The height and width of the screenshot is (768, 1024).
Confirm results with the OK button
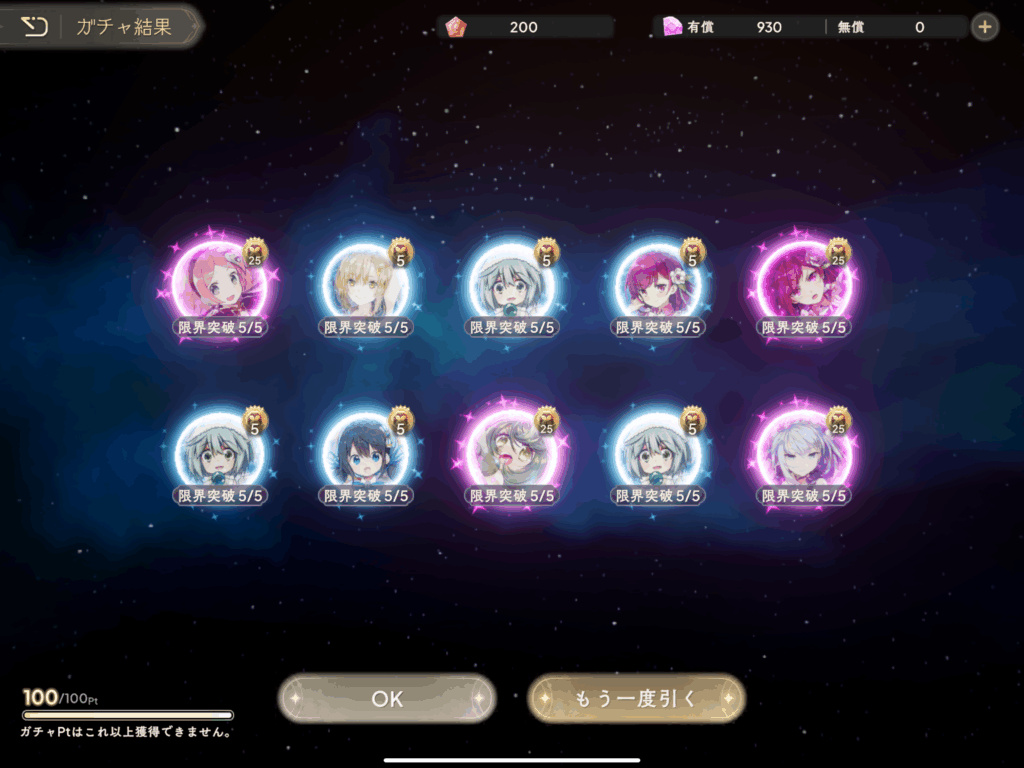pos(387,698)
